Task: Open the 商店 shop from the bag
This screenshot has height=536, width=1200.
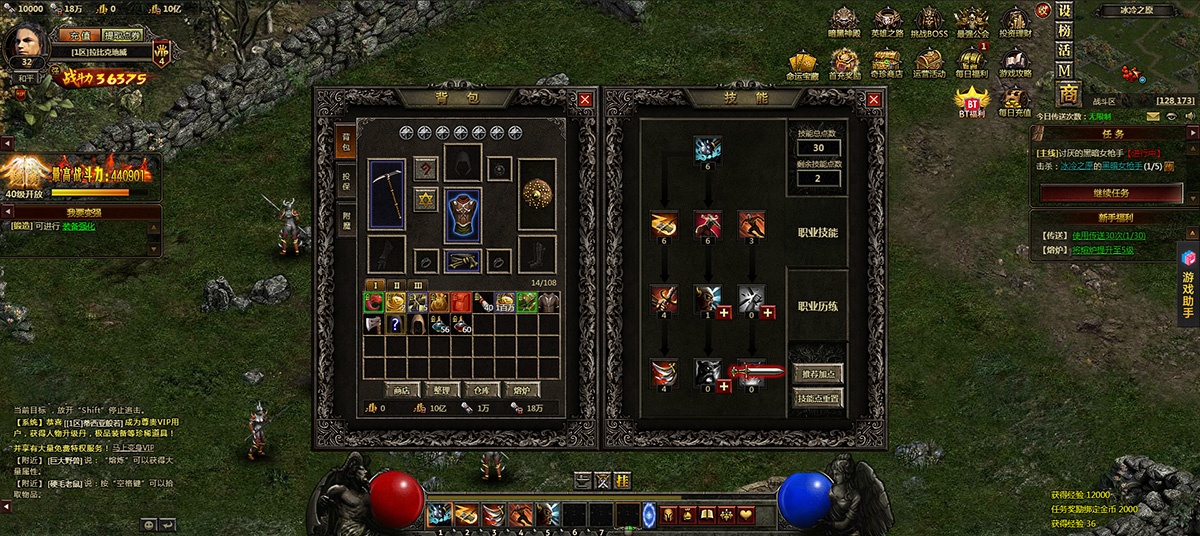Action: tap(400, 390)
